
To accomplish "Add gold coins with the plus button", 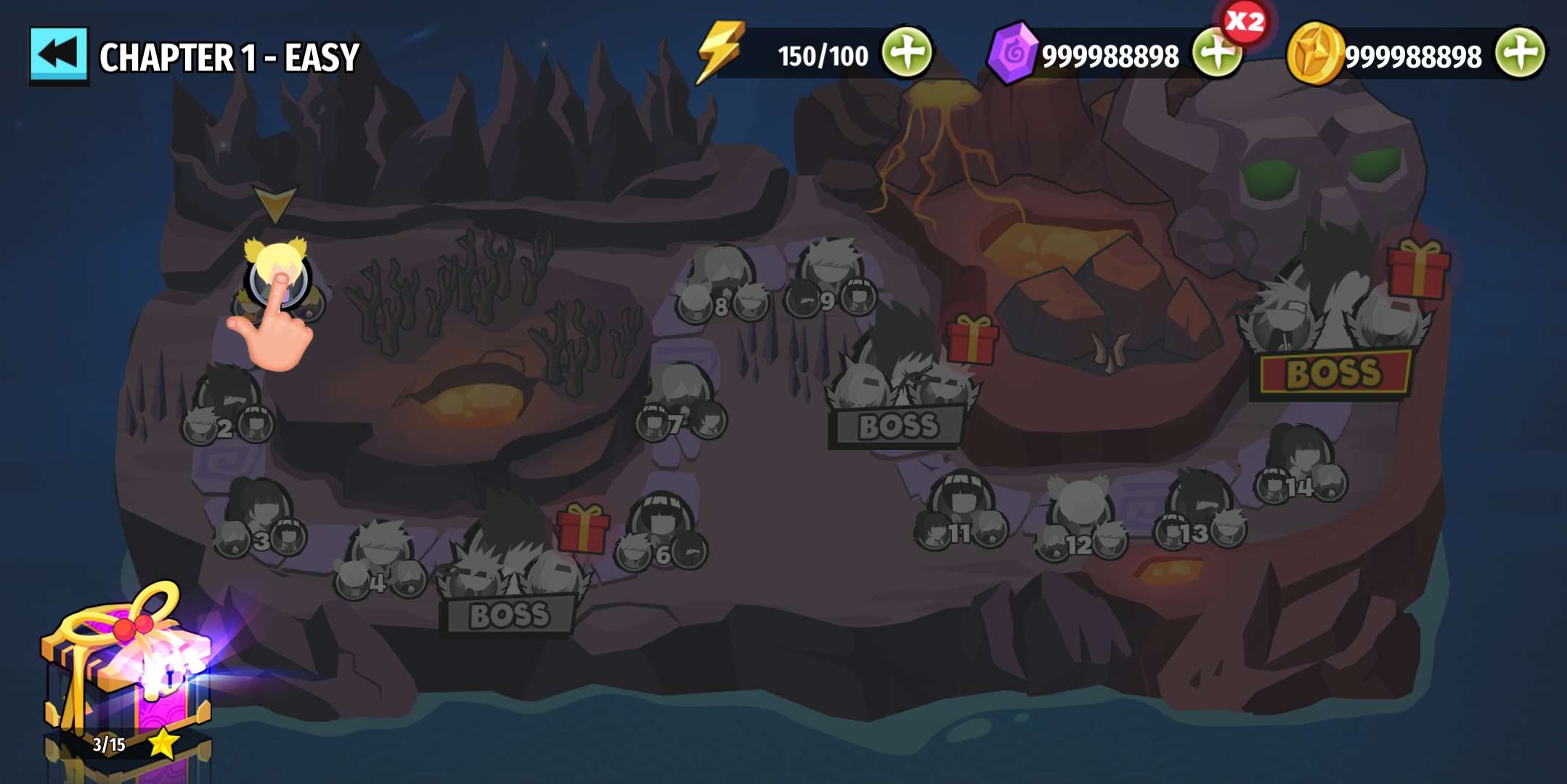I will coord(1520,54).
